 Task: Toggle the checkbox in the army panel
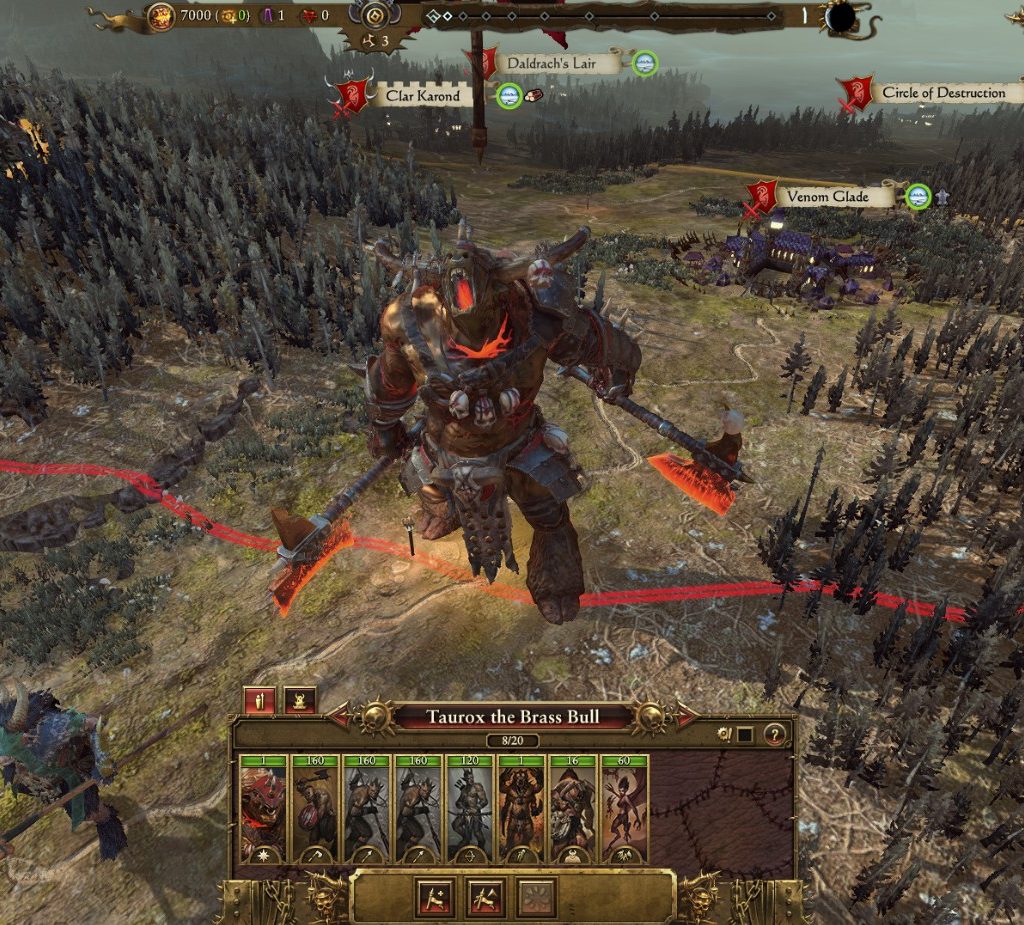[745, 735]
